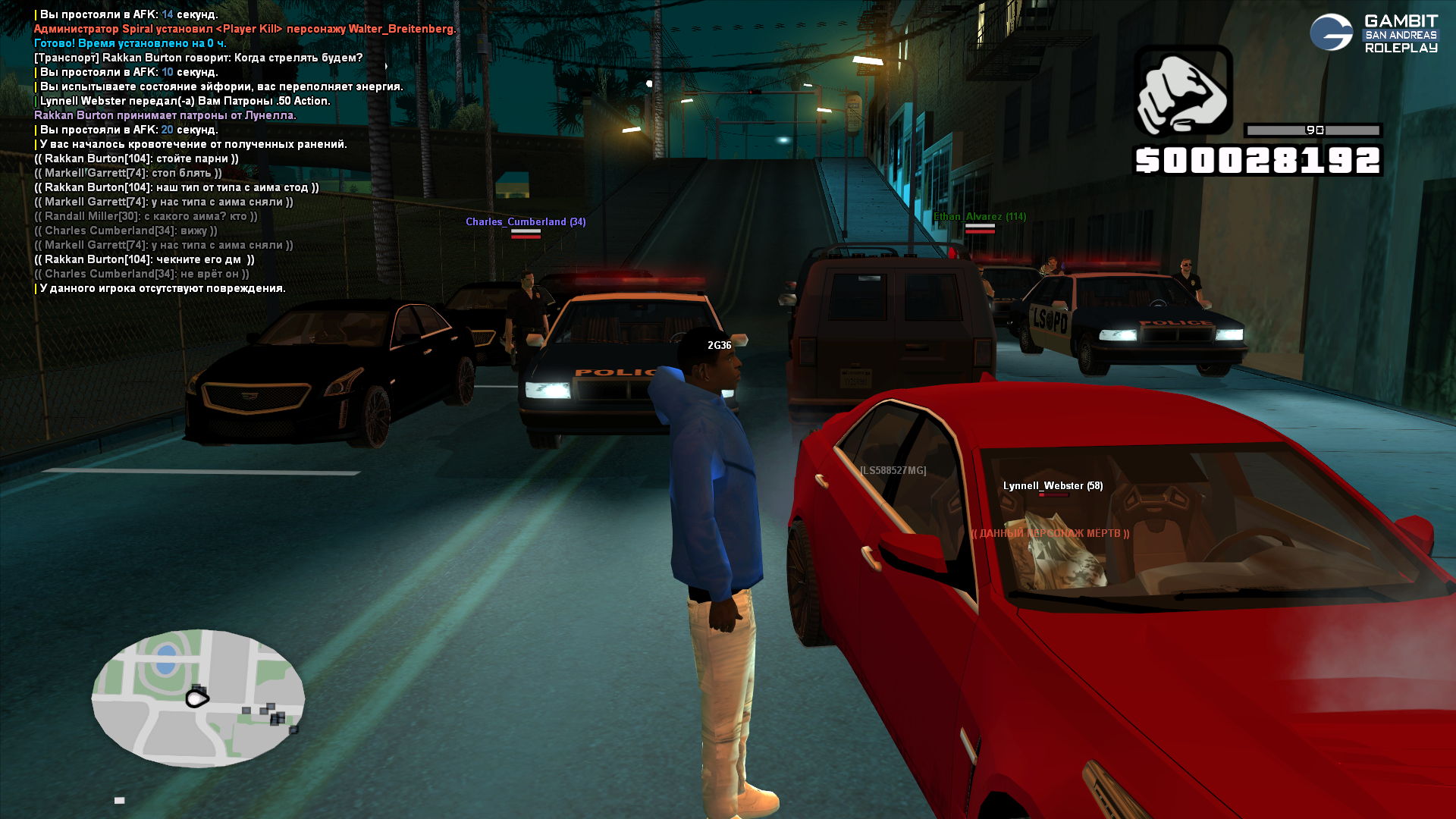Screen dimensions: 1456x819
Task: Click the fist weapon icon
Action: (x=1183, y=91)
